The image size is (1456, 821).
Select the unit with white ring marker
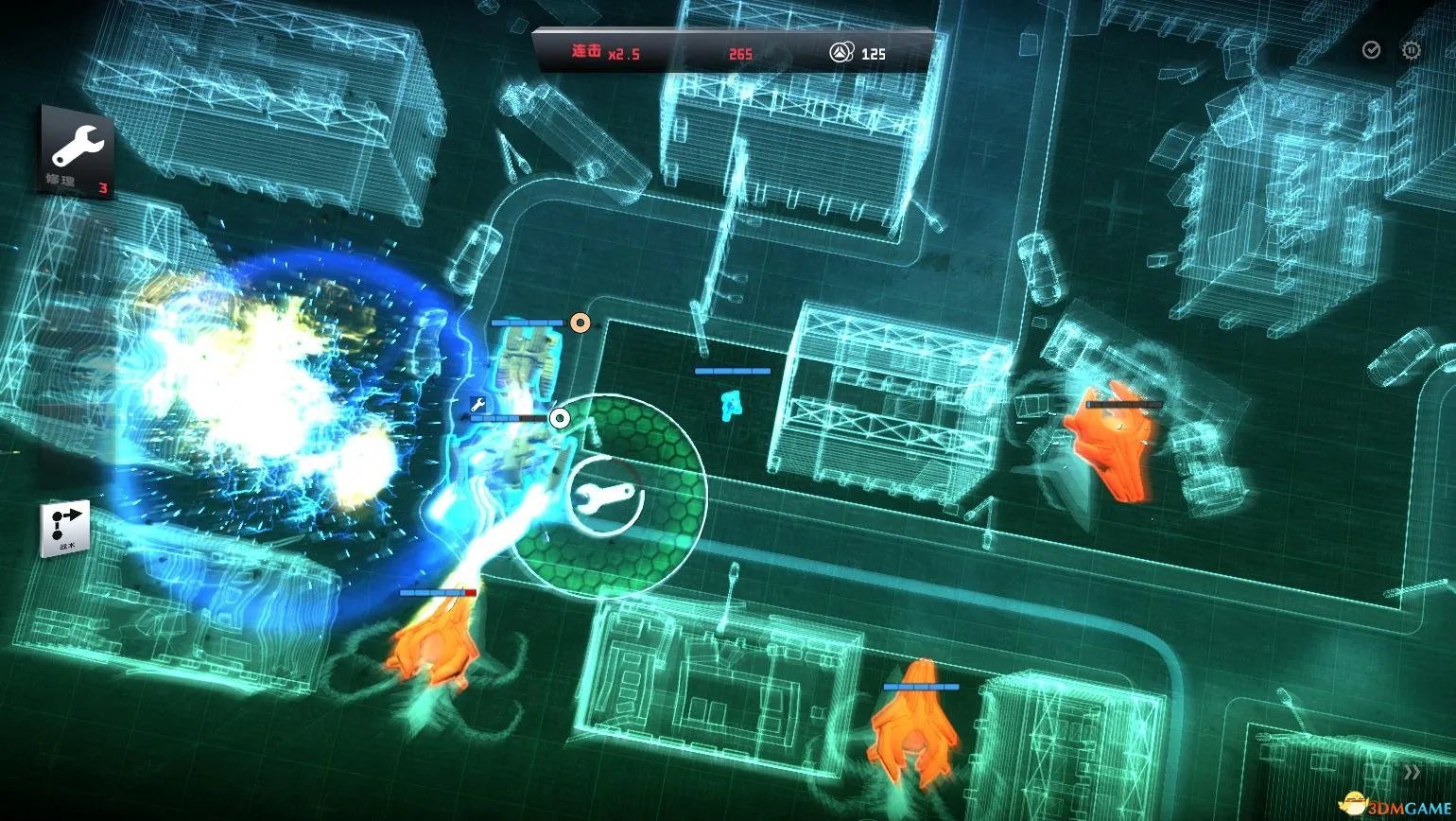560,418
